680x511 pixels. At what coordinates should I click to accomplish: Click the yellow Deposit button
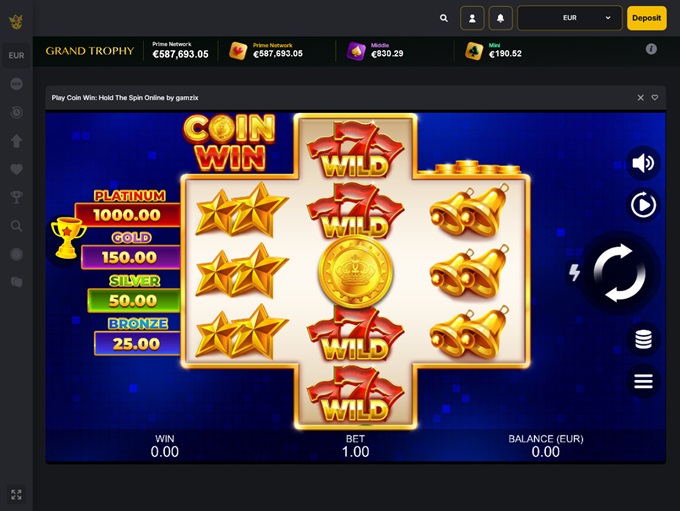(x=646, y=18)
